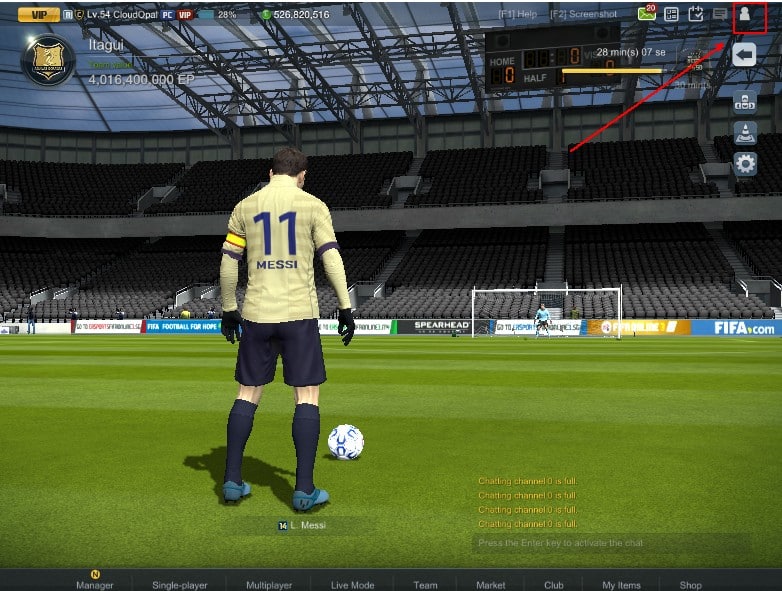The width and height of the screenshot is (782, 591).
Task: Open the Team menu
Action: (x=425, y=584)
